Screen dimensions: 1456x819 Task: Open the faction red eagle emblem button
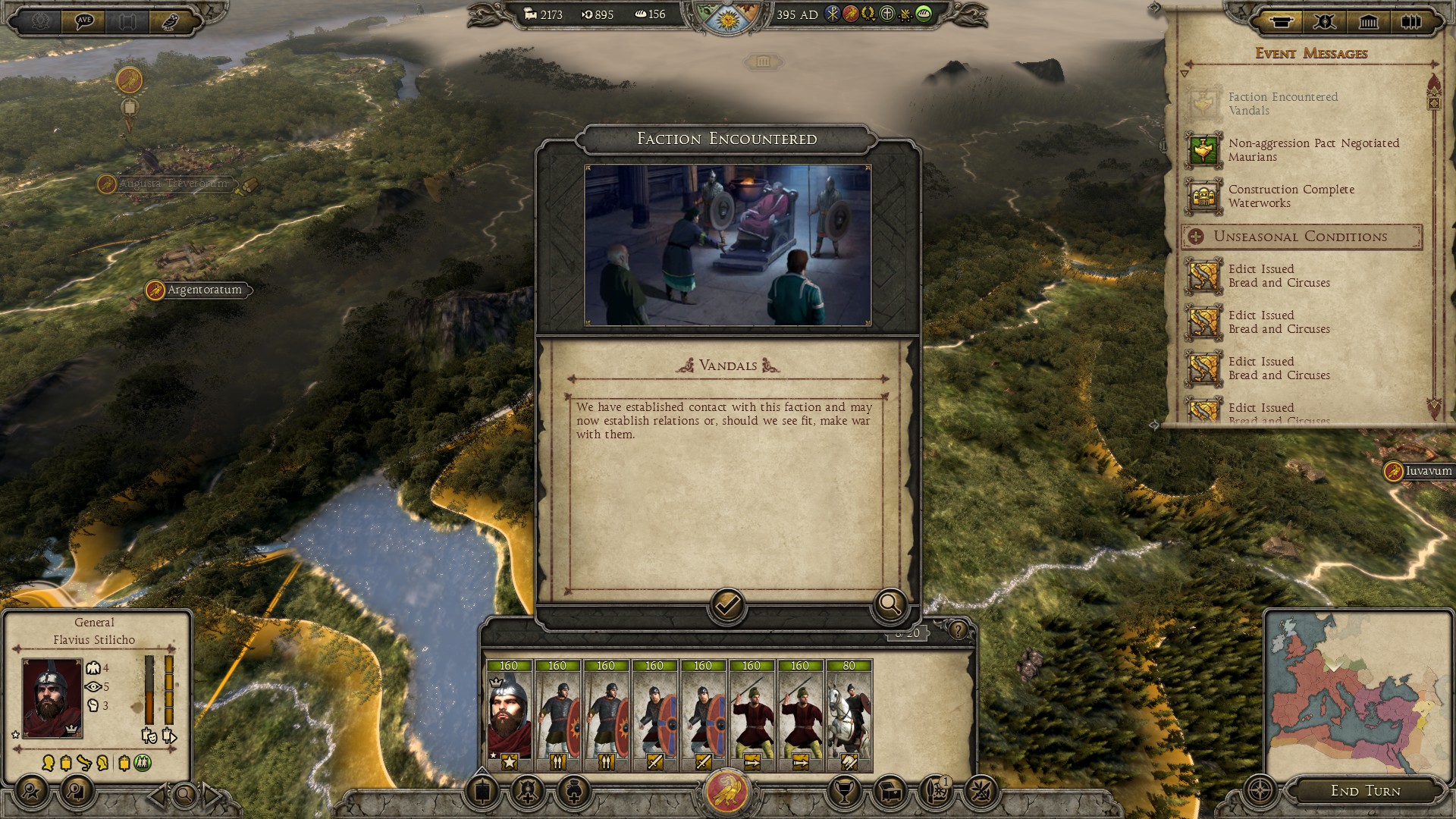[x=727, y=792]
